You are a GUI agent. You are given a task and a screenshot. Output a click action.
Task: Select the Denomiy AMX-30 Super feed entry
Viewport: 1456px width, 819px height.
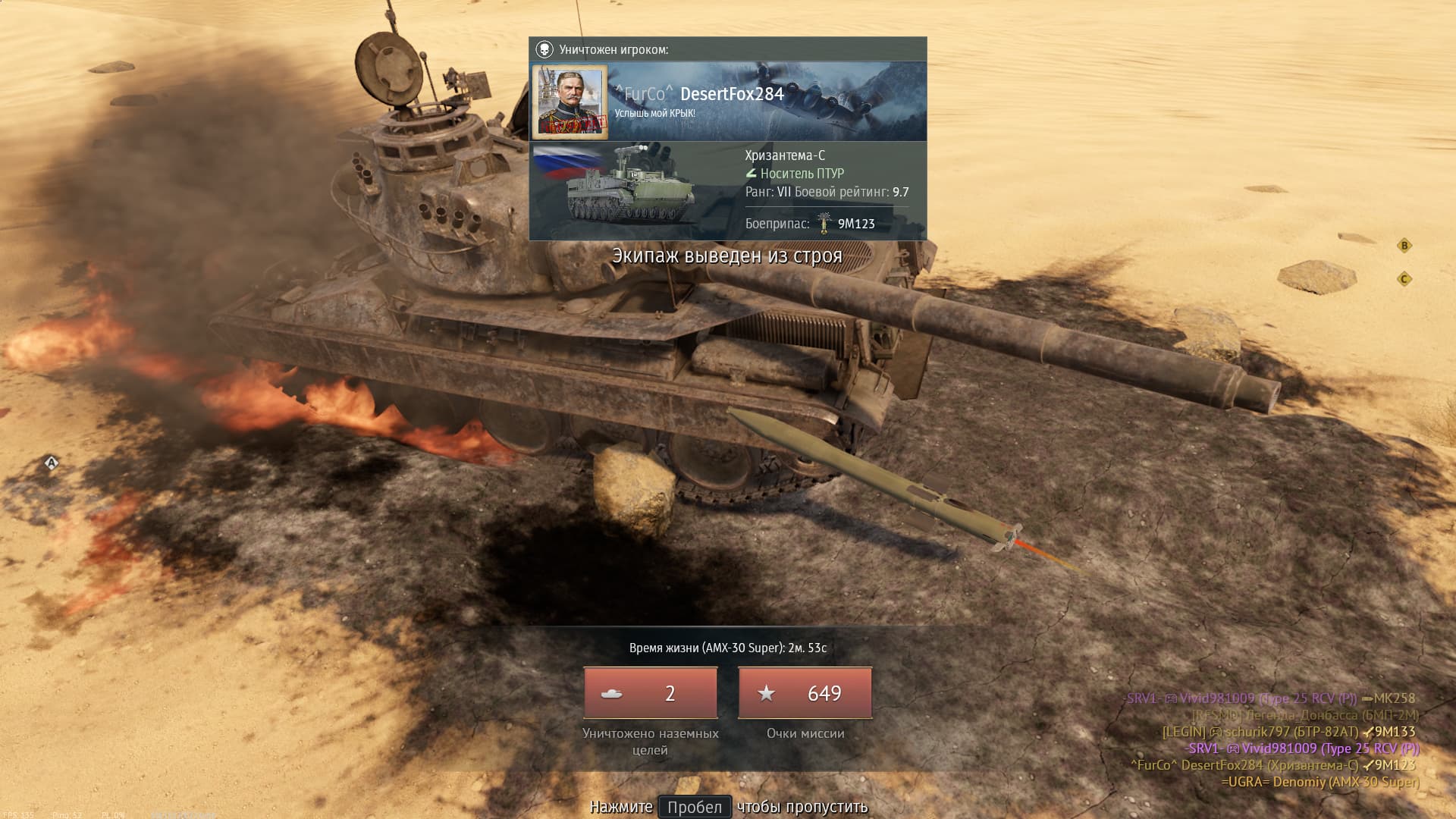click(1320, 782)
